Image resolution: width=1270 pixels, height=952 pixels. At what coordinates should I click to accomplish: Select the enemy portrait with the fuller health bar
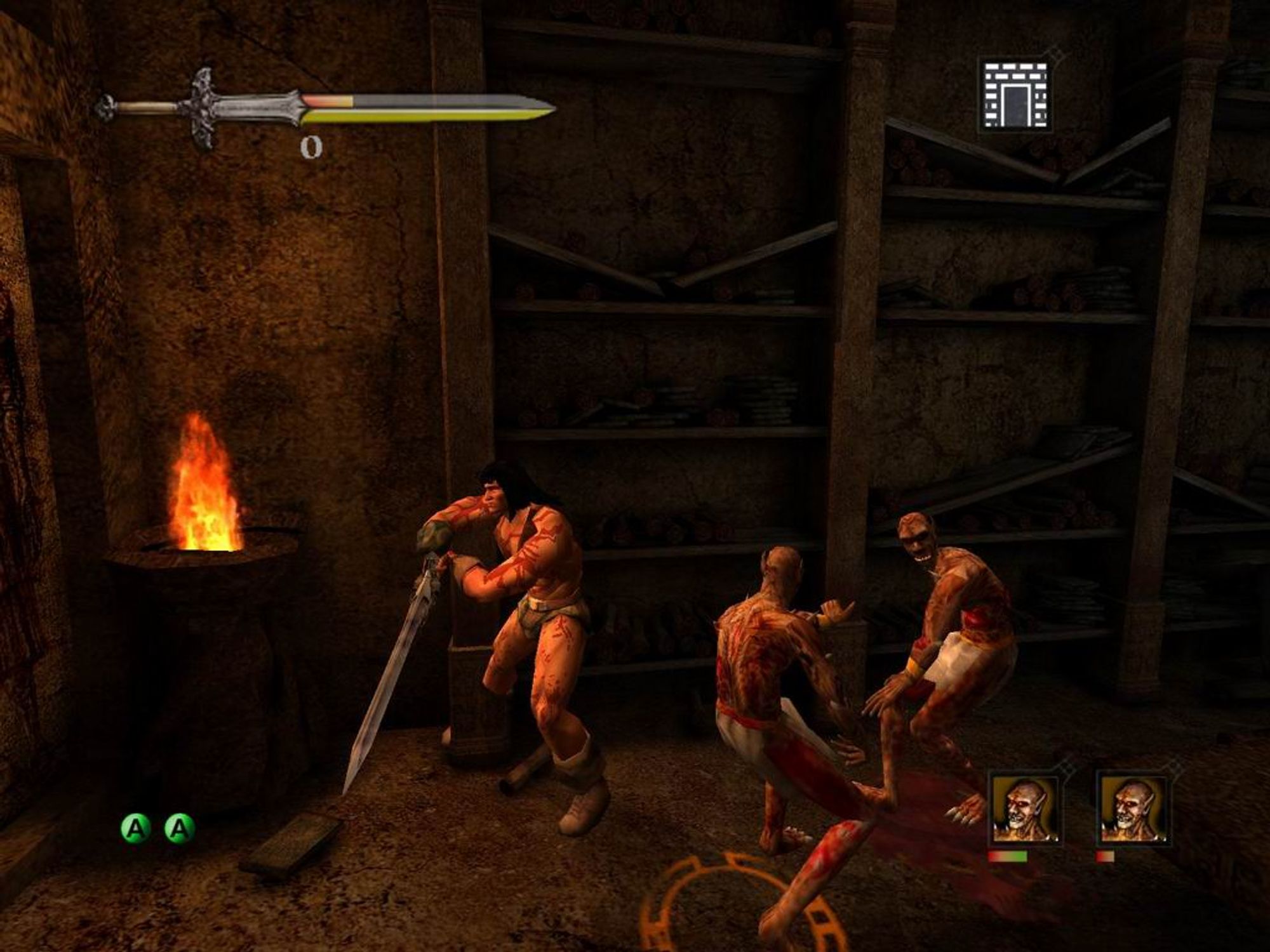pyautogui.click(x=1024, y=810)
